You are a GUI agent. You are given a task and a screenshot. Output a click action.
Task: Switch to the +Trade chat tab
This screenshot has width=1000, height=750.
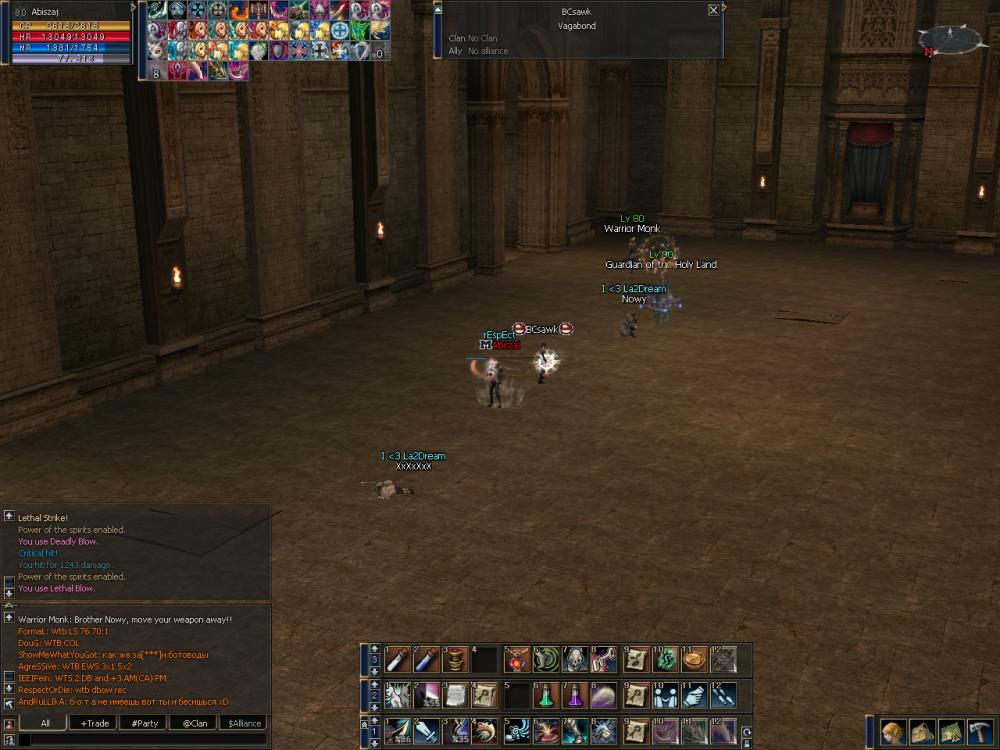coord(95,723)
